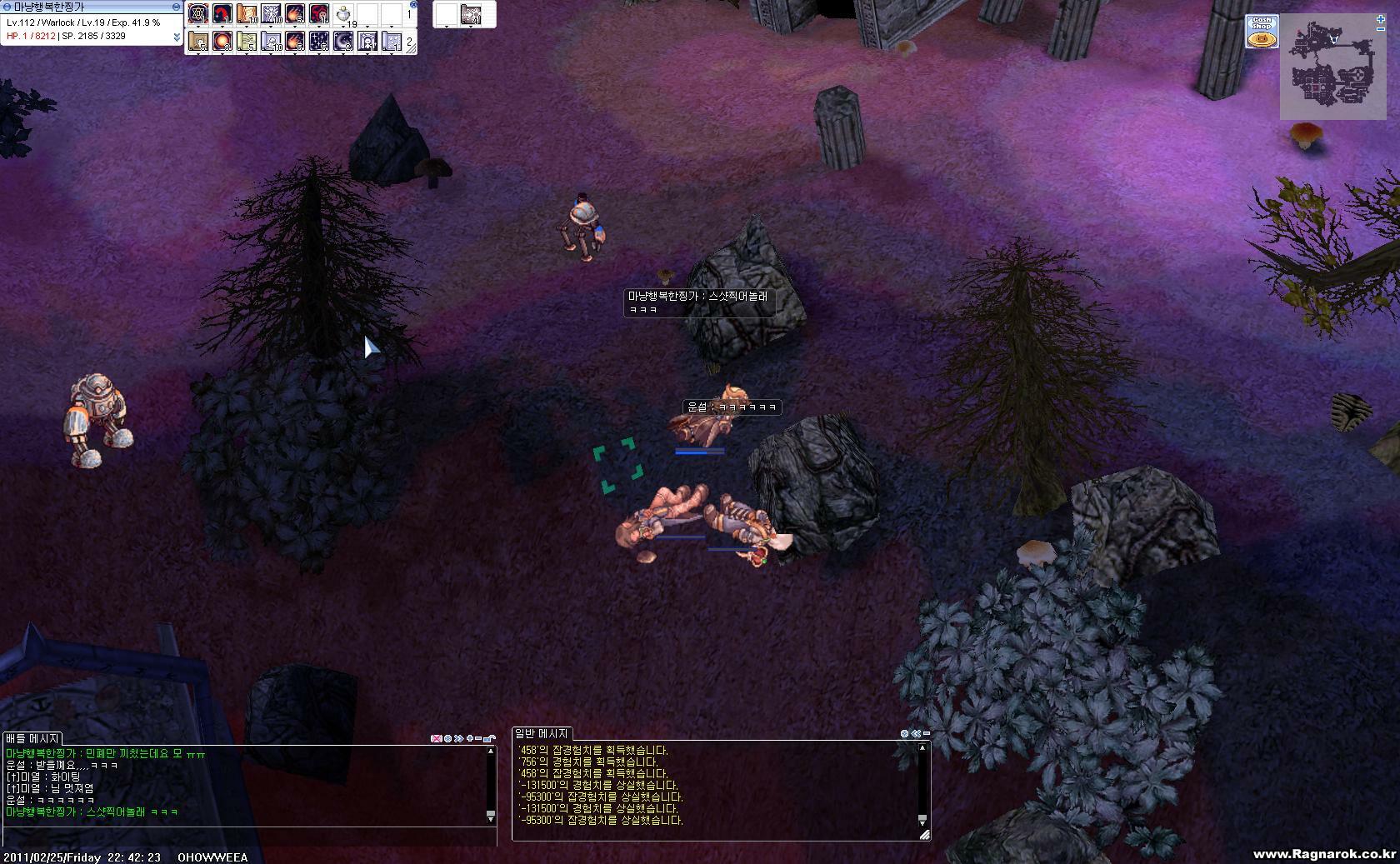Click the dungeon minimap
The image size is (1400, 864).
pos(1332,75)
